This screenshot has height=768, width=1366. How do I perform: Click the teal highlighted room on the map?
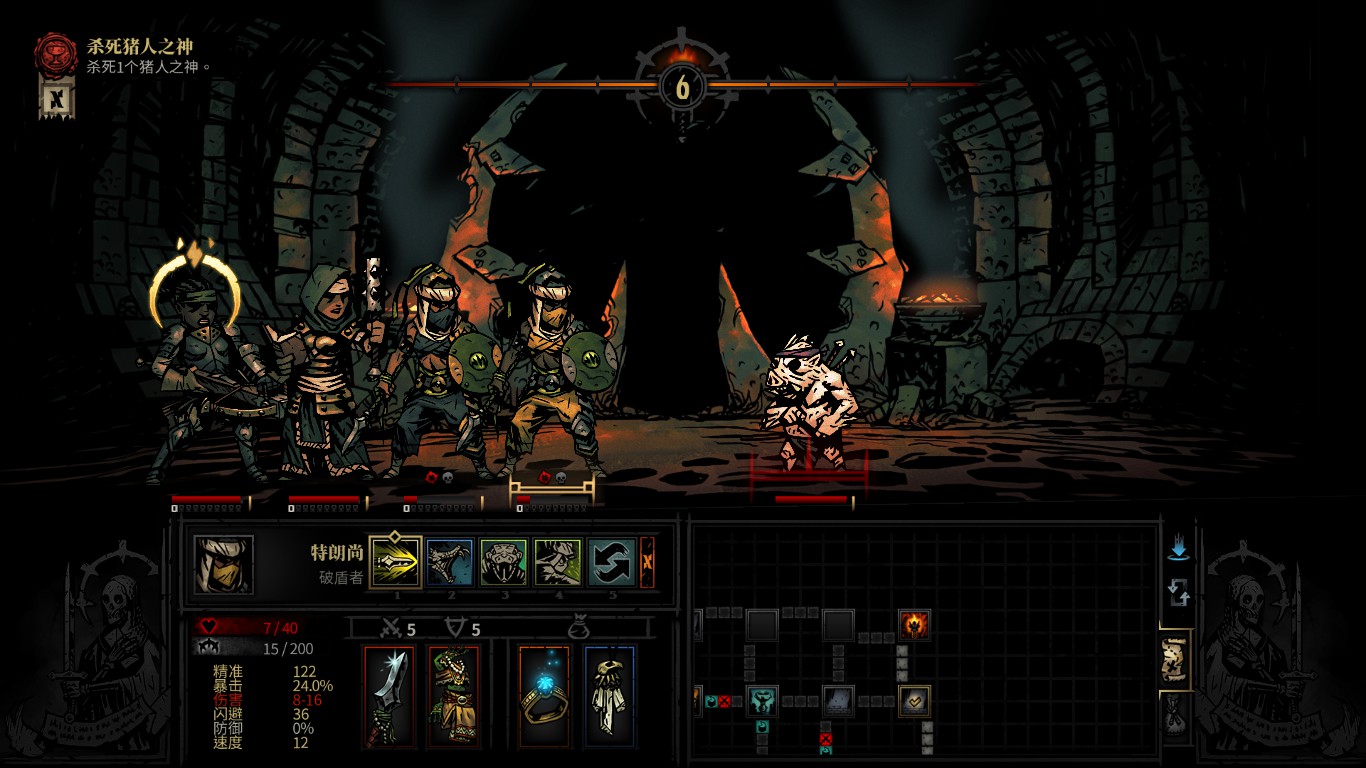762,701
